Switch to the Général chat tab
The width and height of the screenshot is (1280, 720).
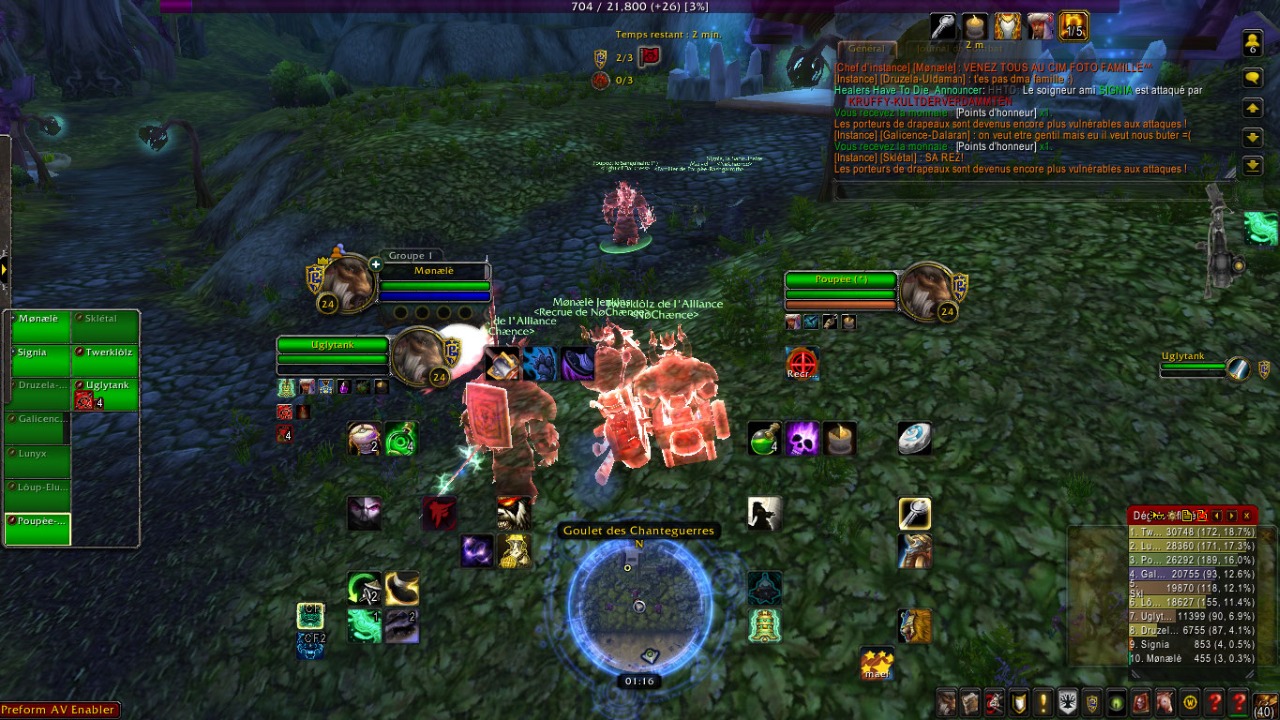(x=866, y=48)
